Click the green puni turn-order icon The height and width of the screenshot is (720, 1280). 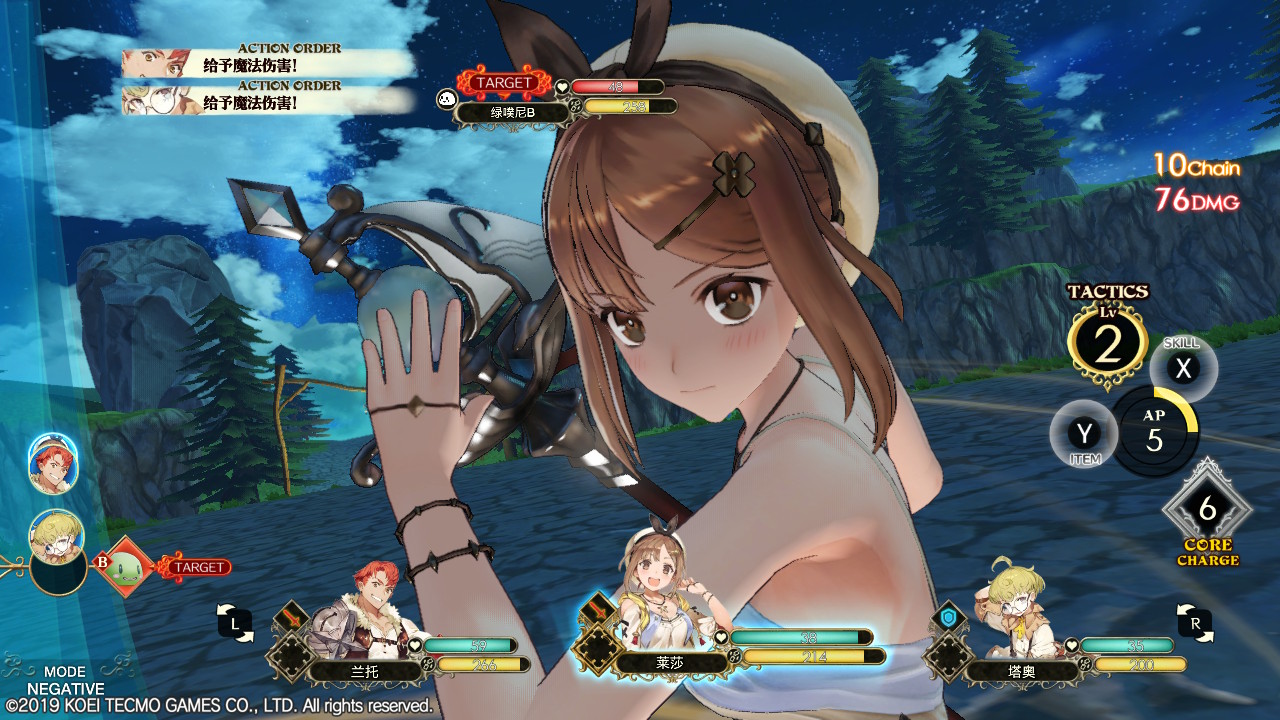pos(126,566)
